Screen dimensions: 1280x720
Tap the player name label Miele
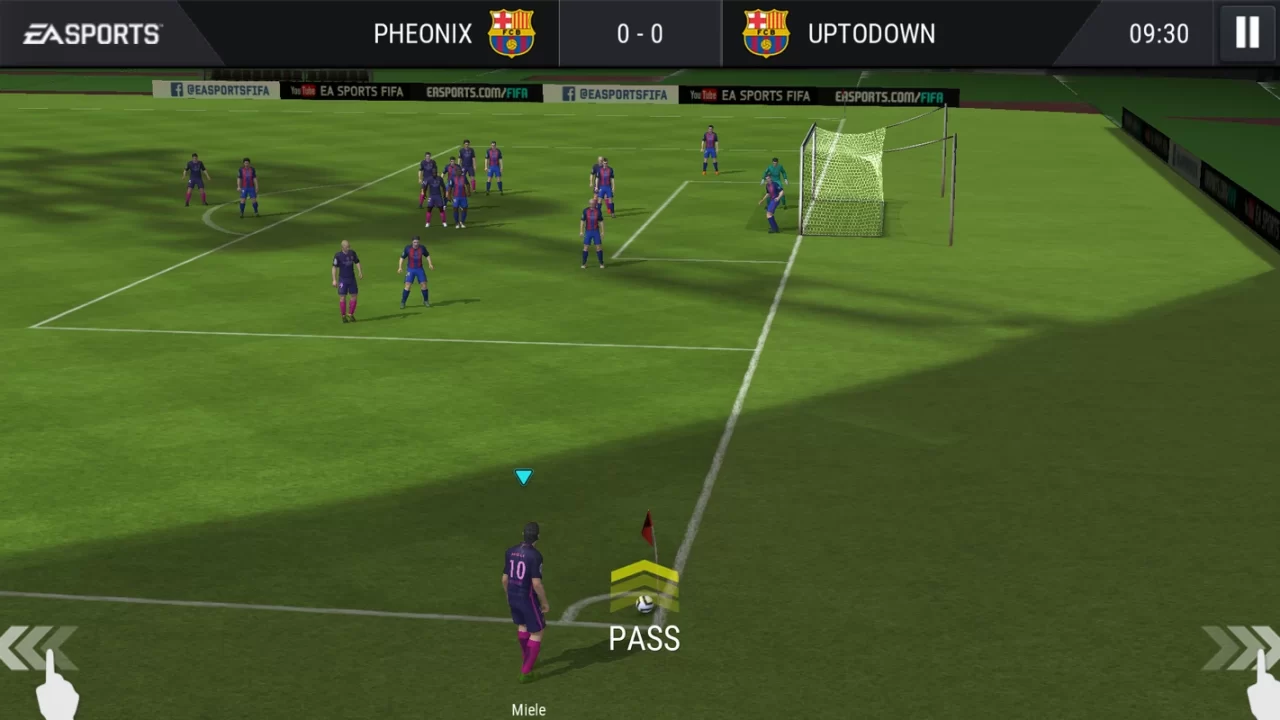point(528,709)
